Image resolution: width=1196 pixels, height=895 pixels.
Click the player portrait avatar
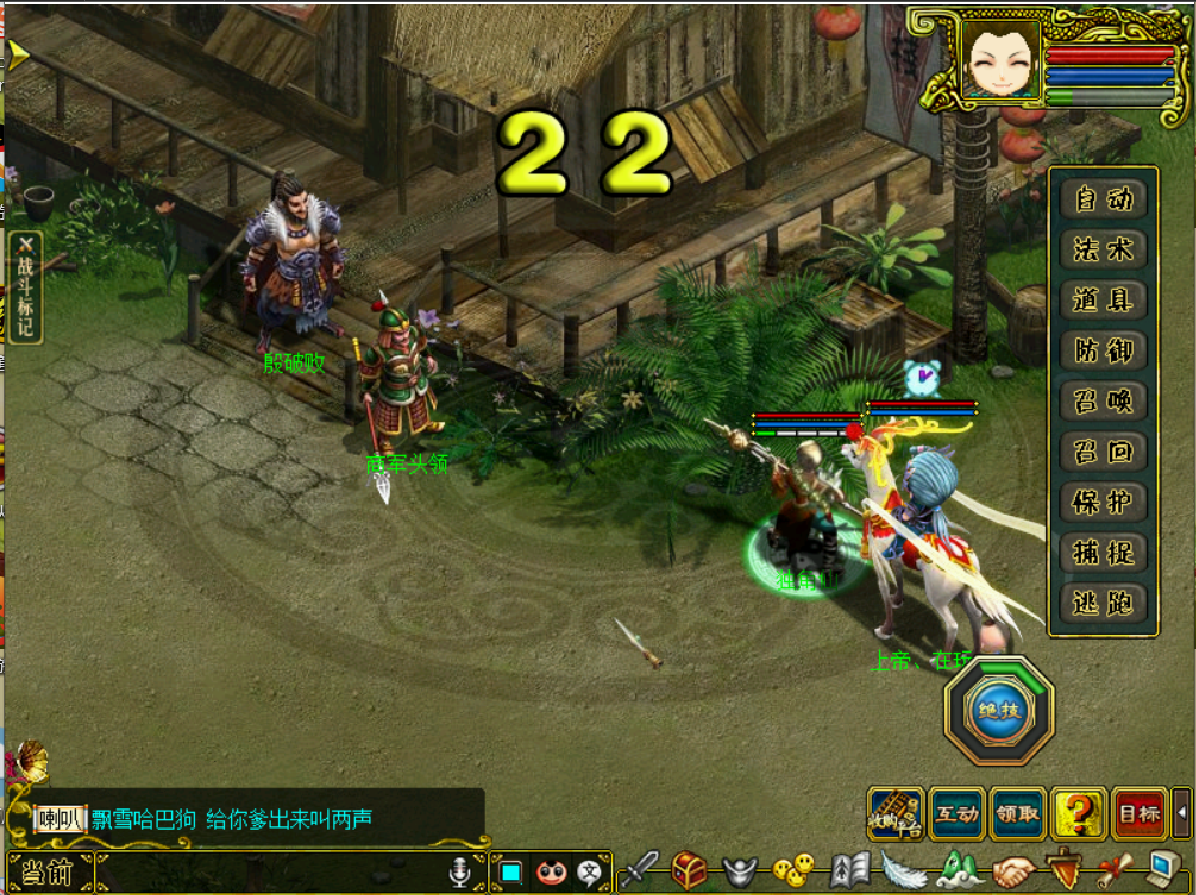point(1000,58)
